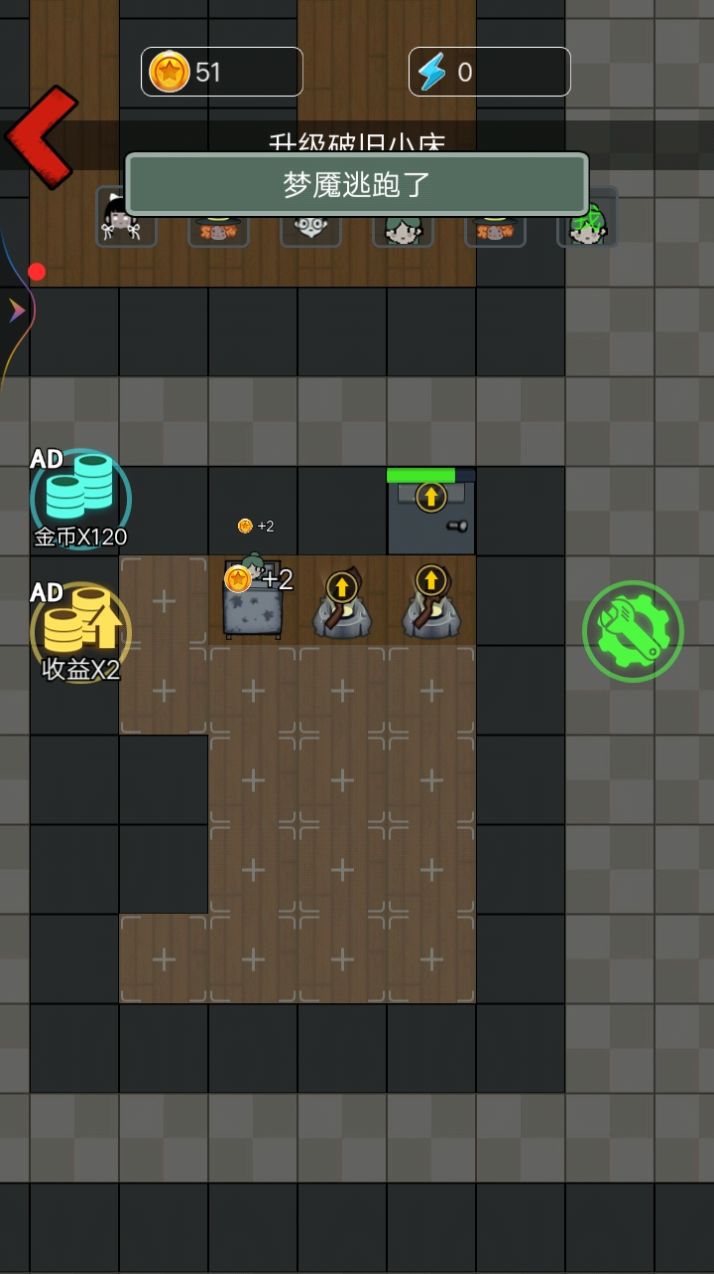The image size is (714, 1274).
Task: Tap the upgrade arrow on the door
Action: (431, 496)
